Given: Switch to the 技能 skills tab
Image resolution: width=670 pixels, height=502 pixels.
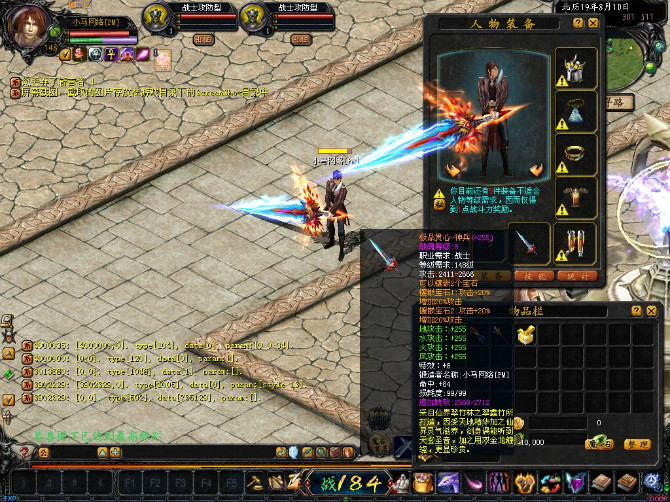Looking at the screenshot, I should (x=532, y=275).
